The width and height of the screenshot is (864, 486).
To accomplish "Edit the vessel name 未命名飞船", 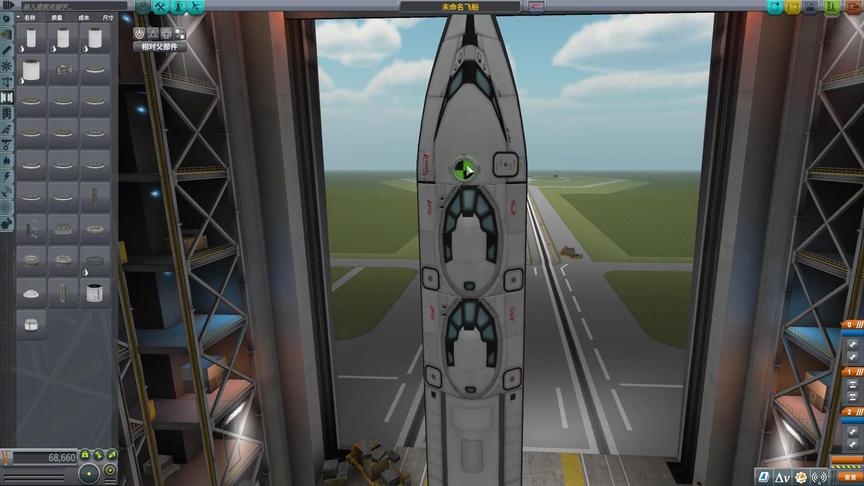I will (459, 6).
